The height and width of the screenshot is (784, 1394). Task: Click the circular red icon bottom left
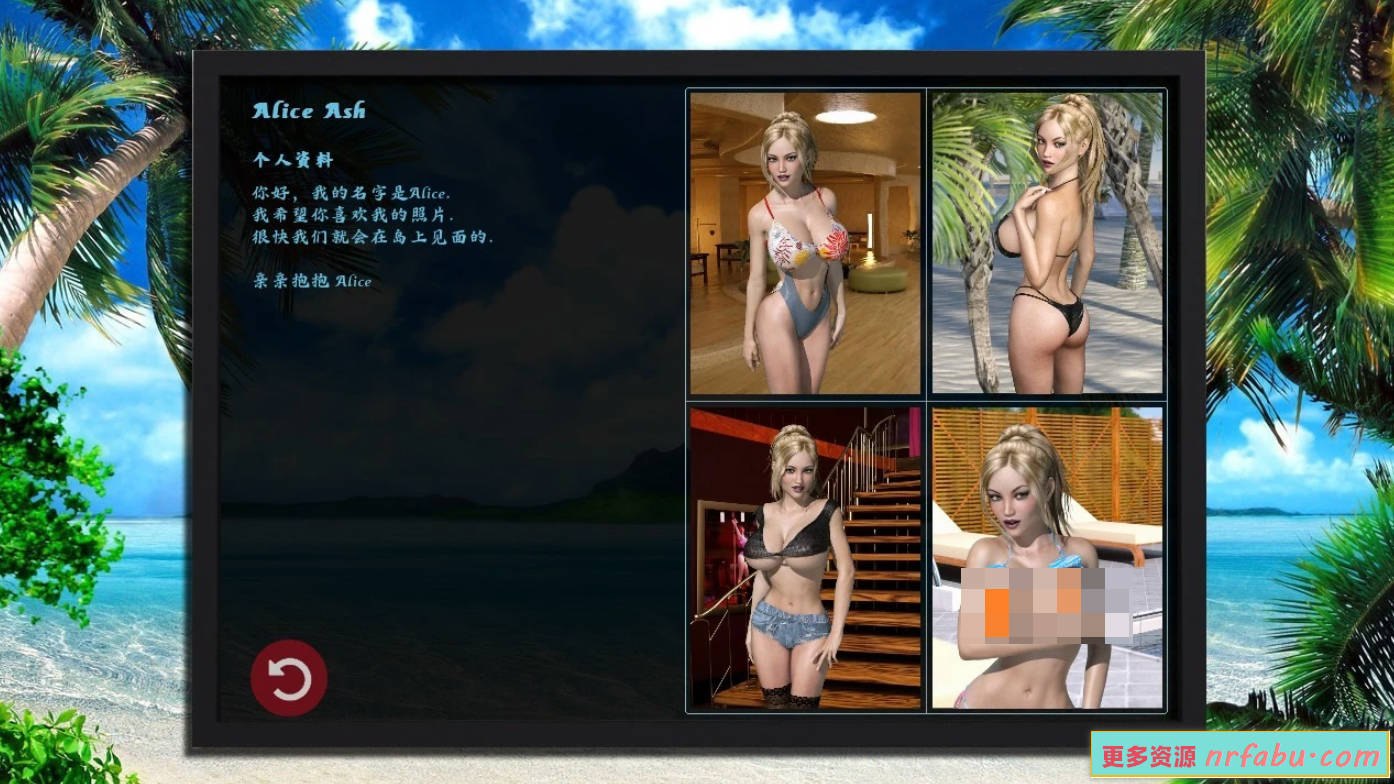(290, 677)
